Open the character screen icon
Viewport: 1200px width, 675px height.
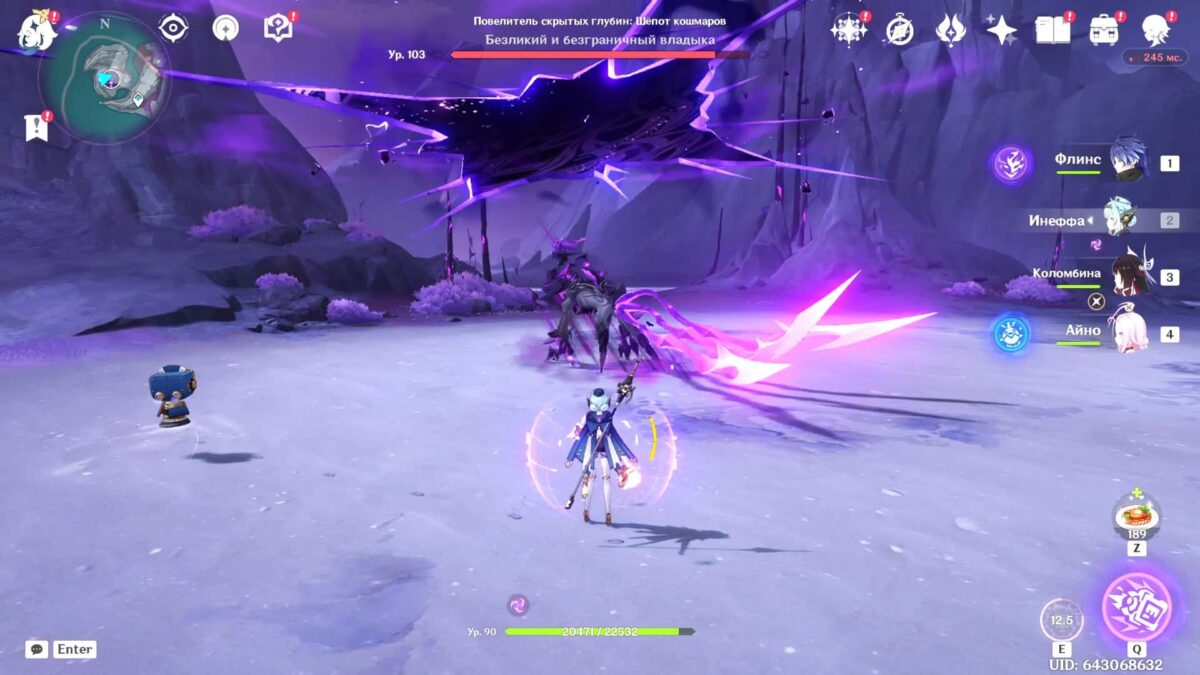1156,30
